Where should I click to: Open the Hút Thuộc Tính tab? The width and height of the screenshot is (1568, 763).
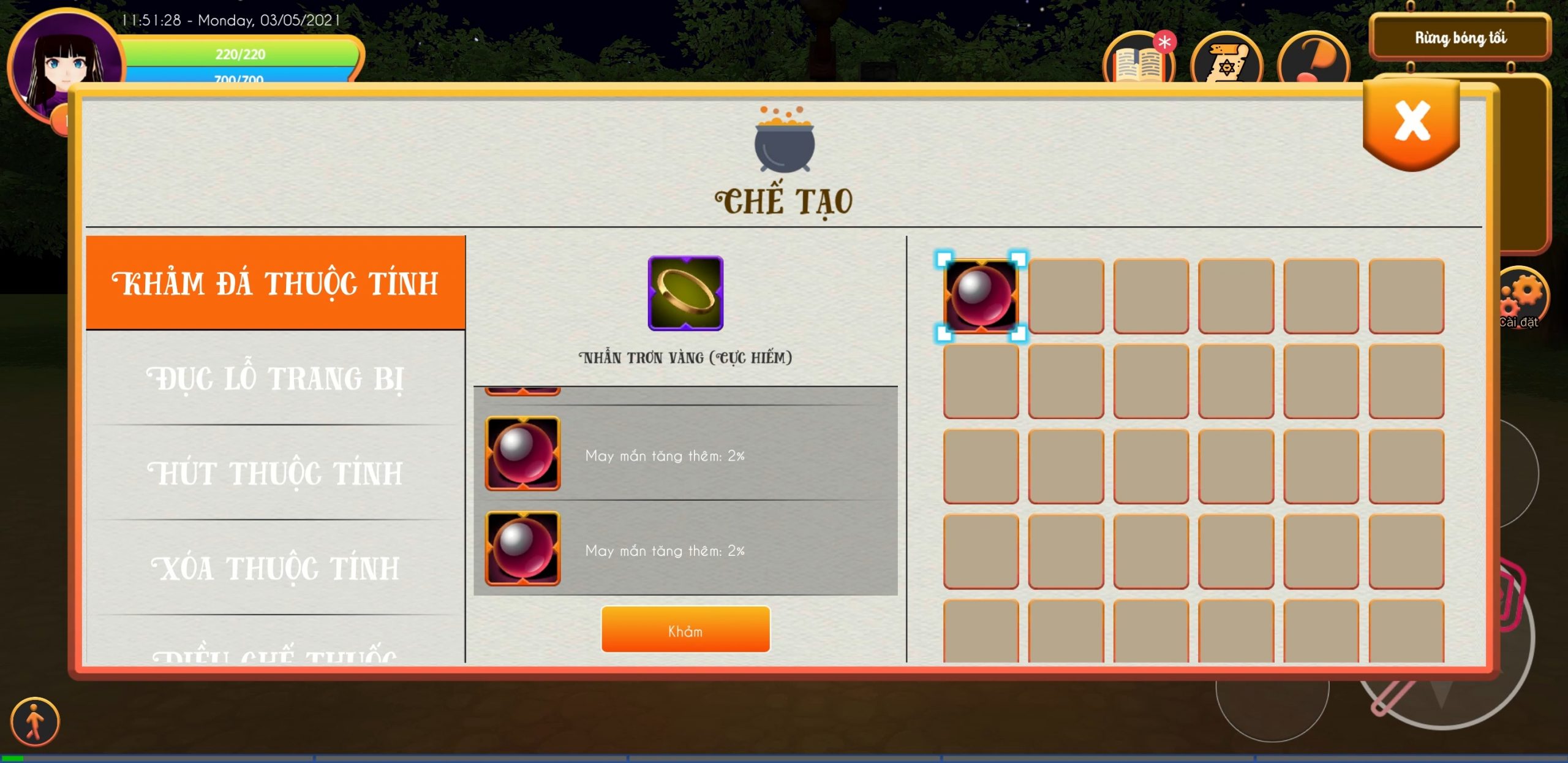point(276,473)
